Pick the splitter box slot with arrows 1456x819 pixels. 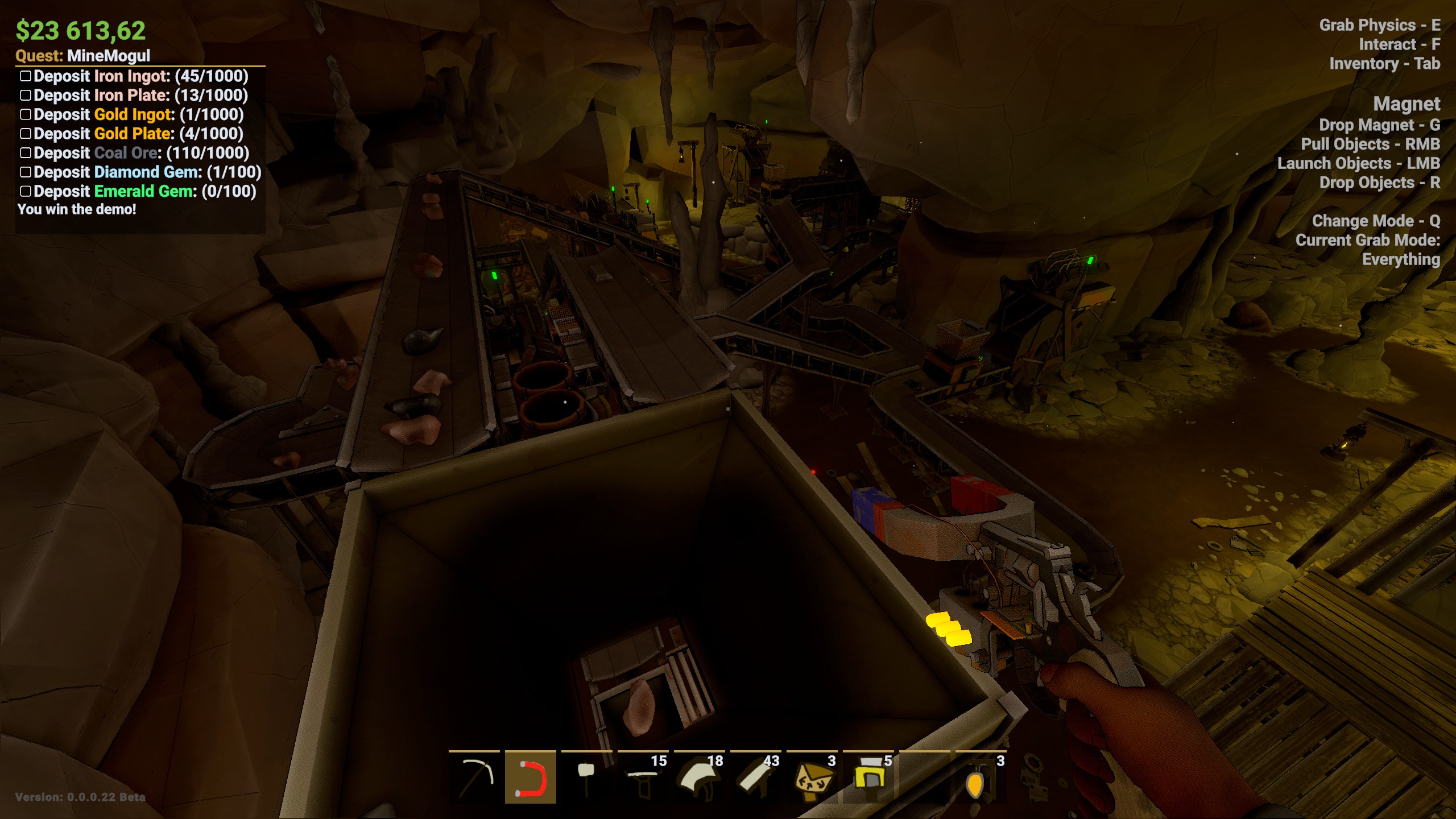click(812, 777)
